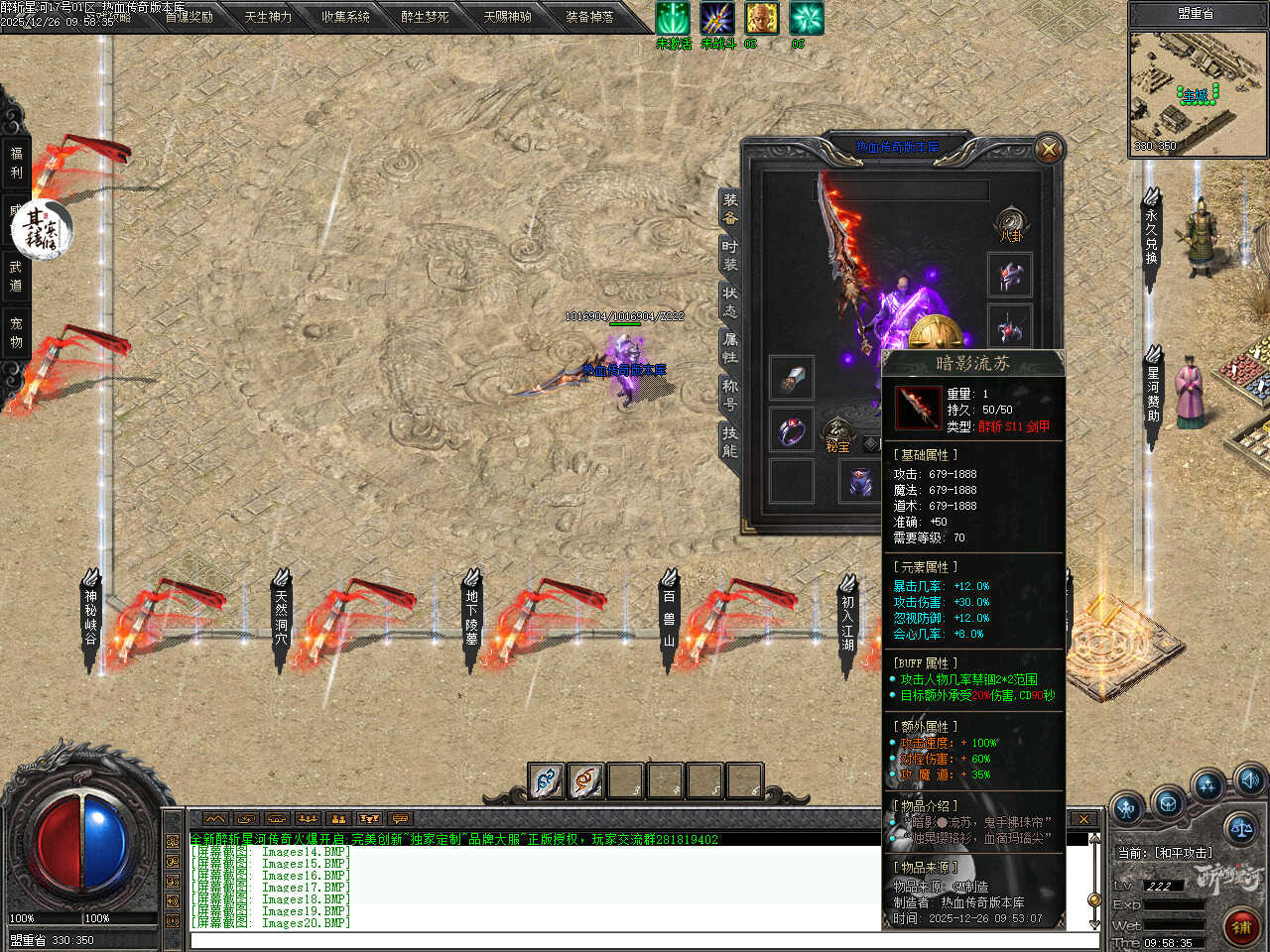Screen dimensions: 1270x952
Task: Open the 福利 (welfare) side menu
Action: pos(16,163)
